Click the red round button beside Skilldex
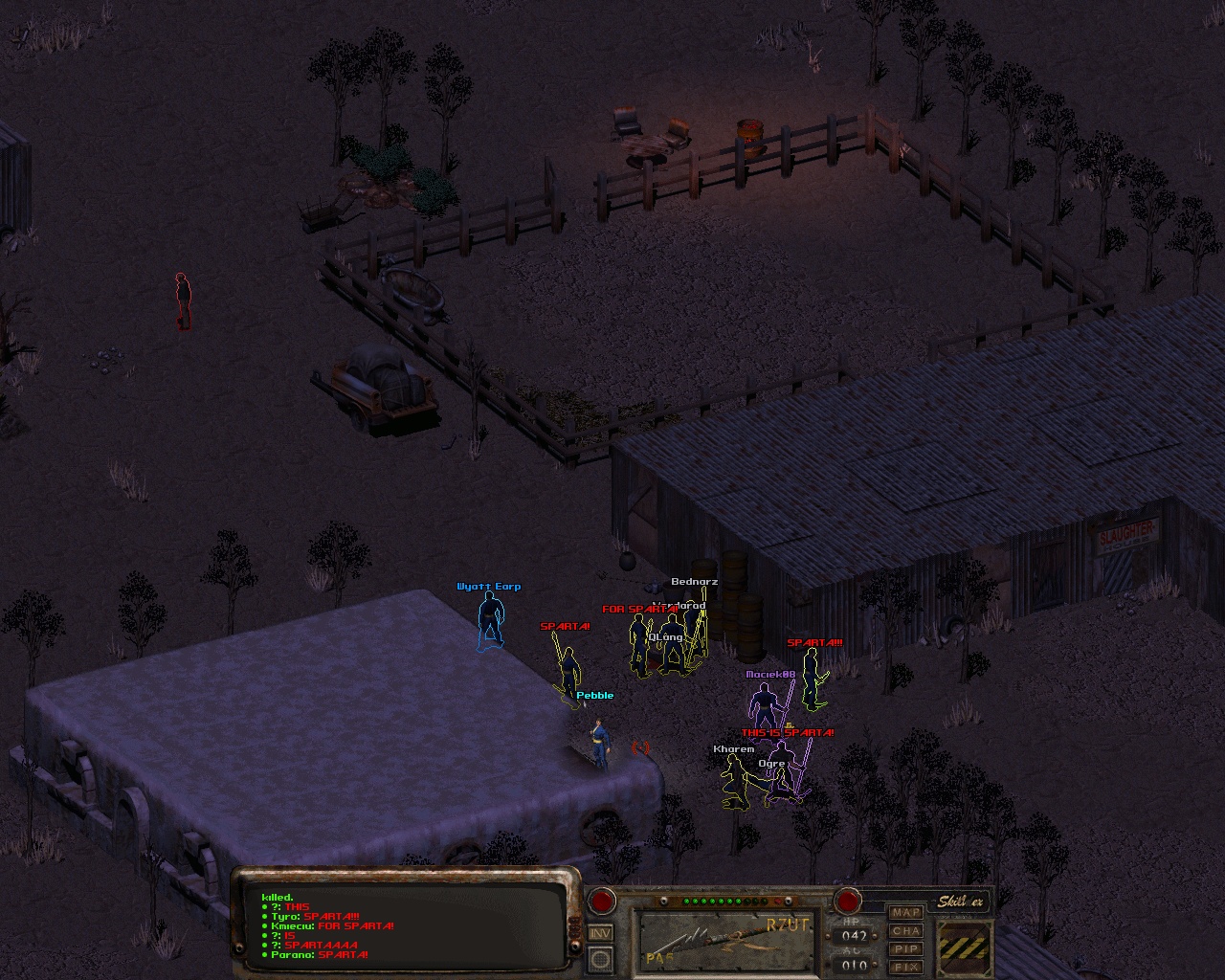The image size is (1225, 980). coord(846,901)
